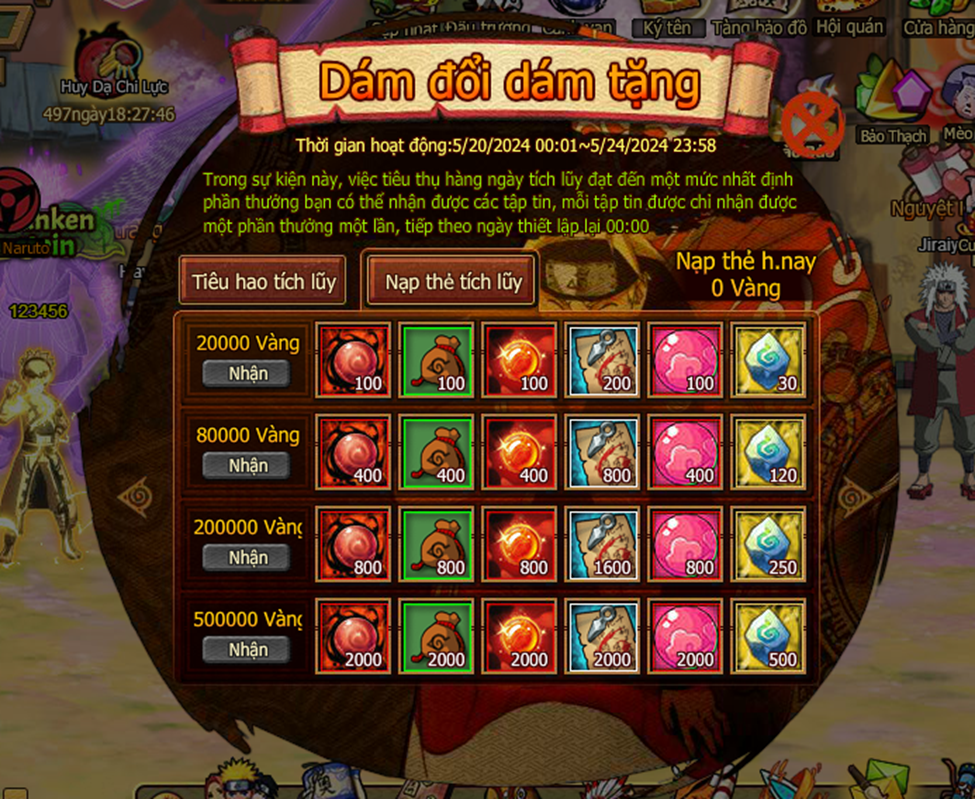Select the kunai scroll reward showing 800
975x799 pixels.
pyautogui.click(x=603, y=451)
